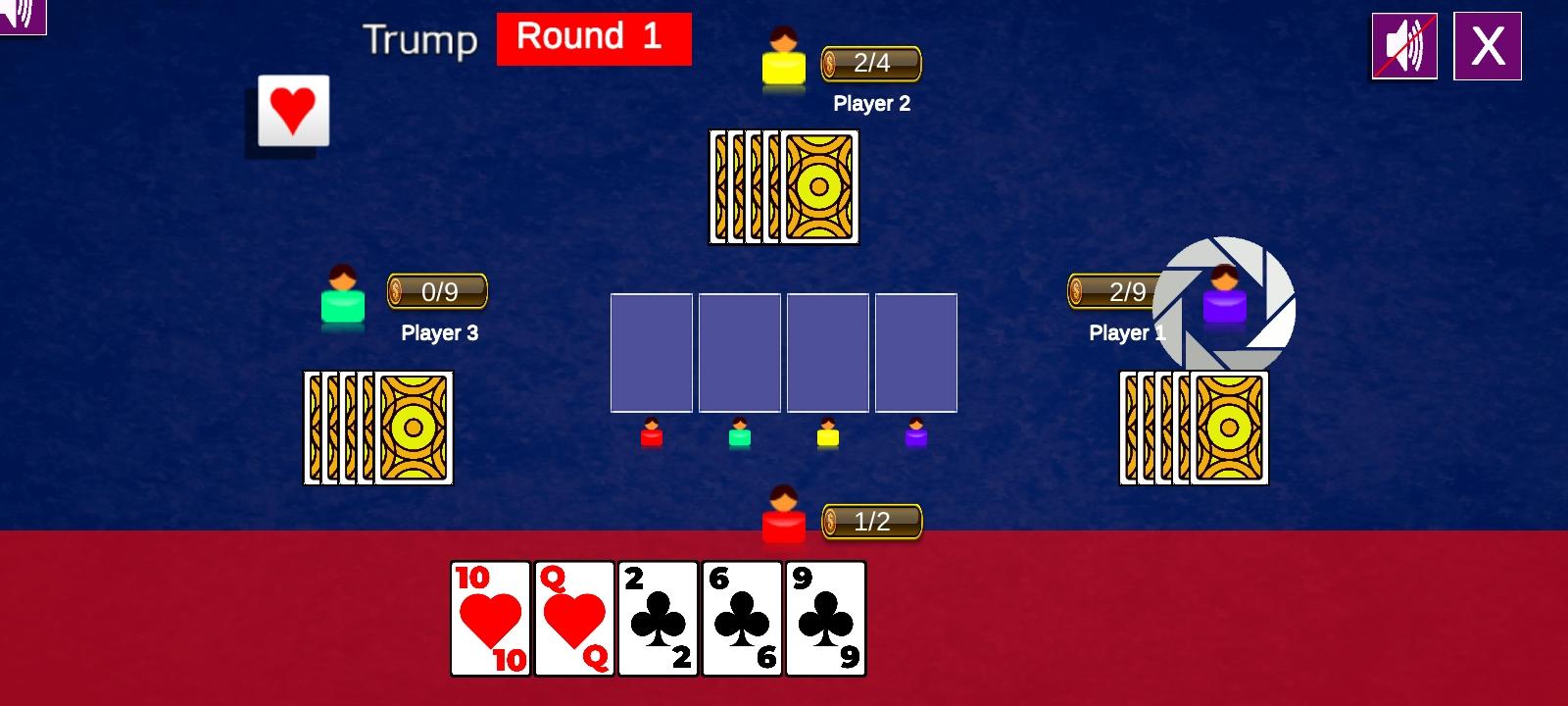Screen dimensions: 1568x706
Task: Select Player 3's green avatar
Action: coord(342,300)
